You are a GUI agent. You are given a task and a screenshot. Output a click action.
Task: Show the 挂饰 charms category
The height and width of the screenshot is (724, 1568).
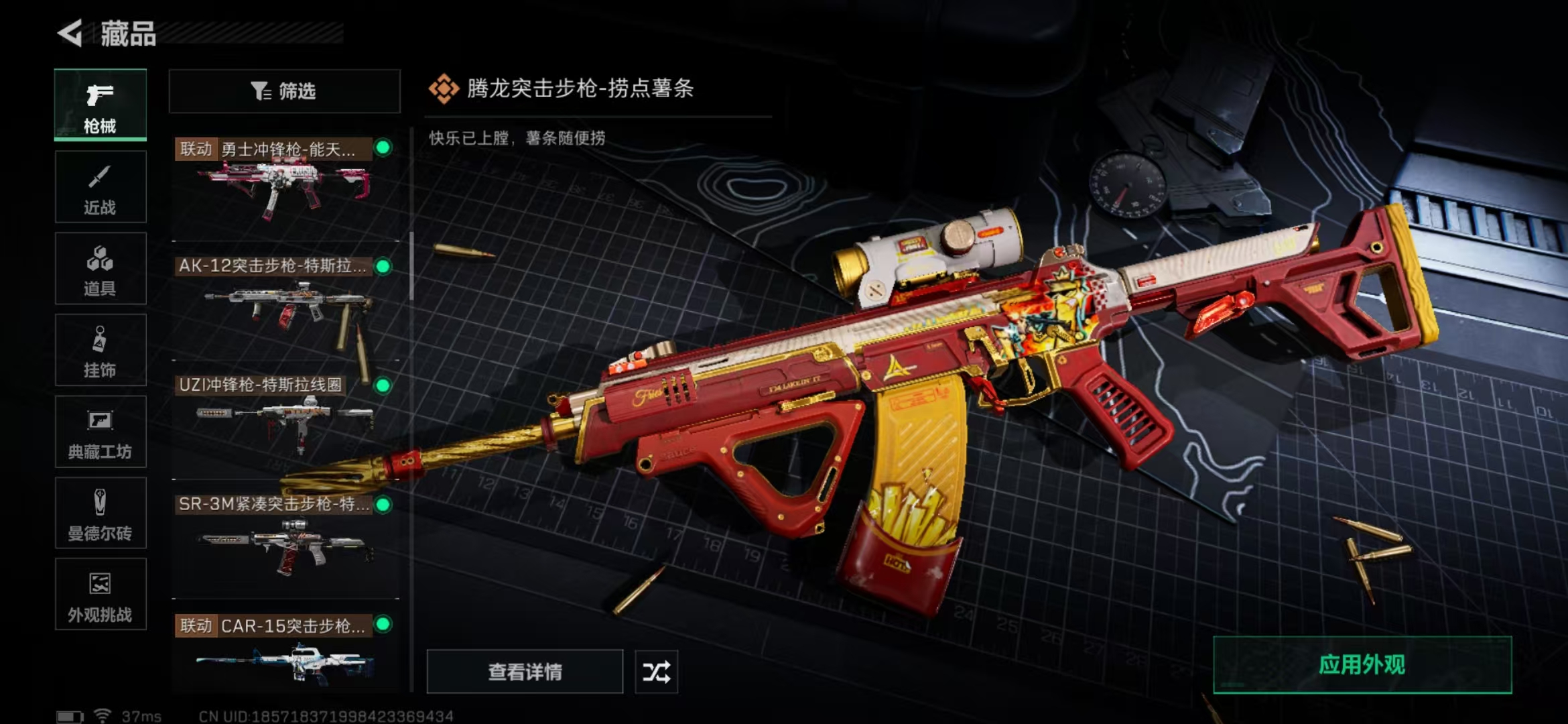(101, 350)
